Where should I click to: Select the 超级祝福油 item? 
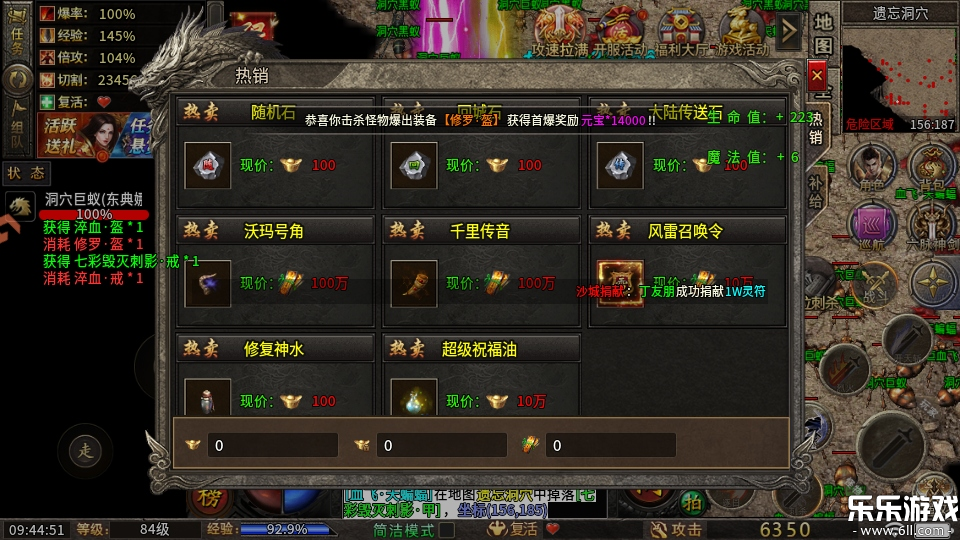coord(414,400)
